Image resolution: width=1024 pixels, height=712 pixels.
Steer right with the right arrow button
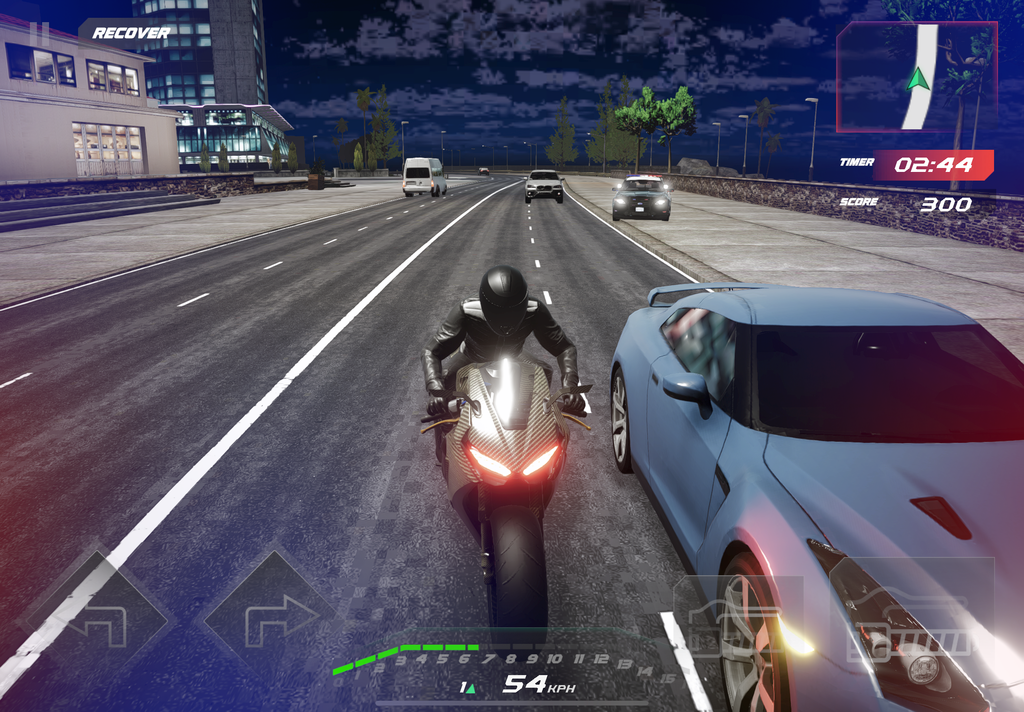click(267, 618)
